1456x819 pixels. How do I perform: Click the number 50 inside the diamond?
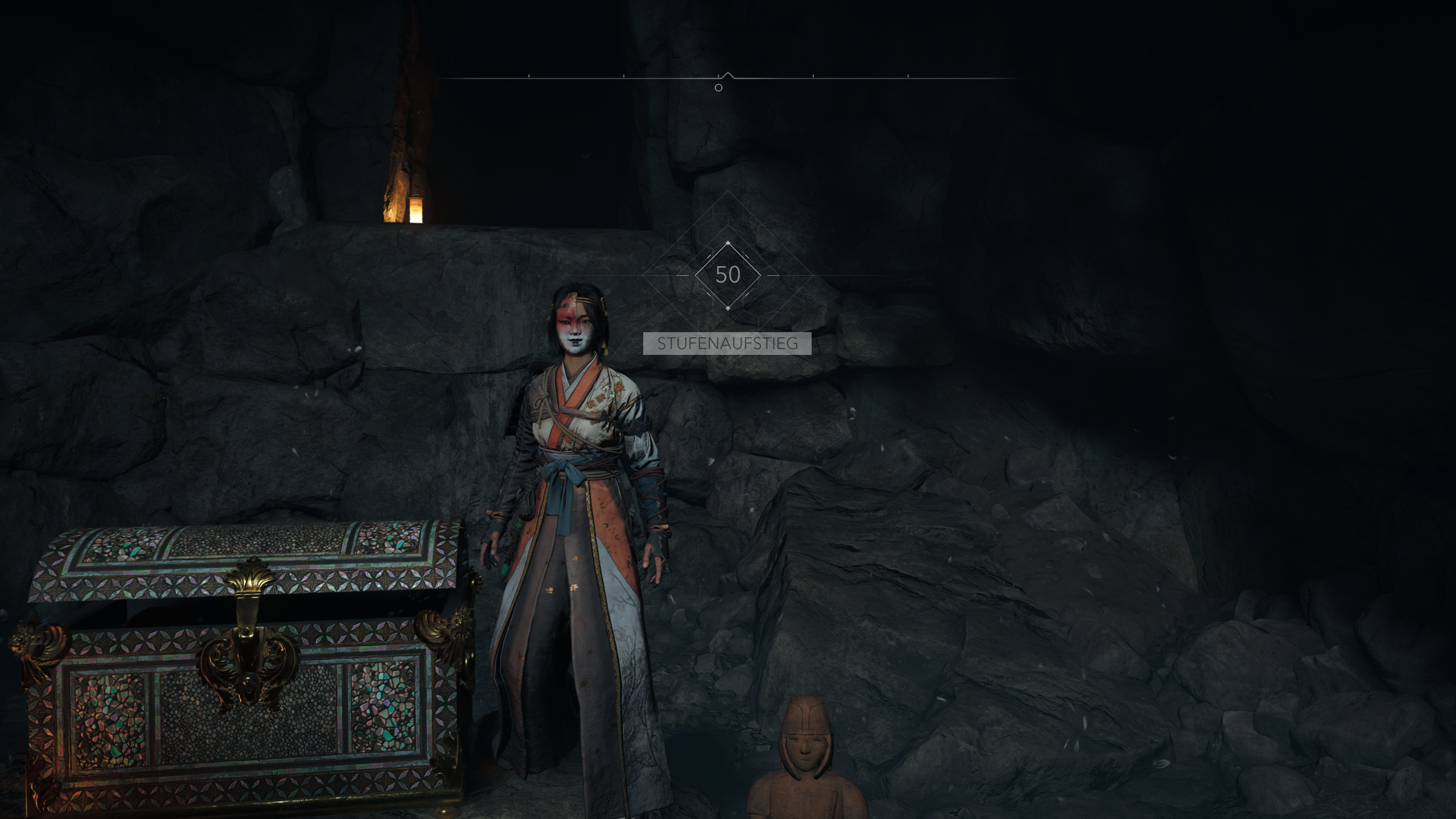tap(728, 275)
